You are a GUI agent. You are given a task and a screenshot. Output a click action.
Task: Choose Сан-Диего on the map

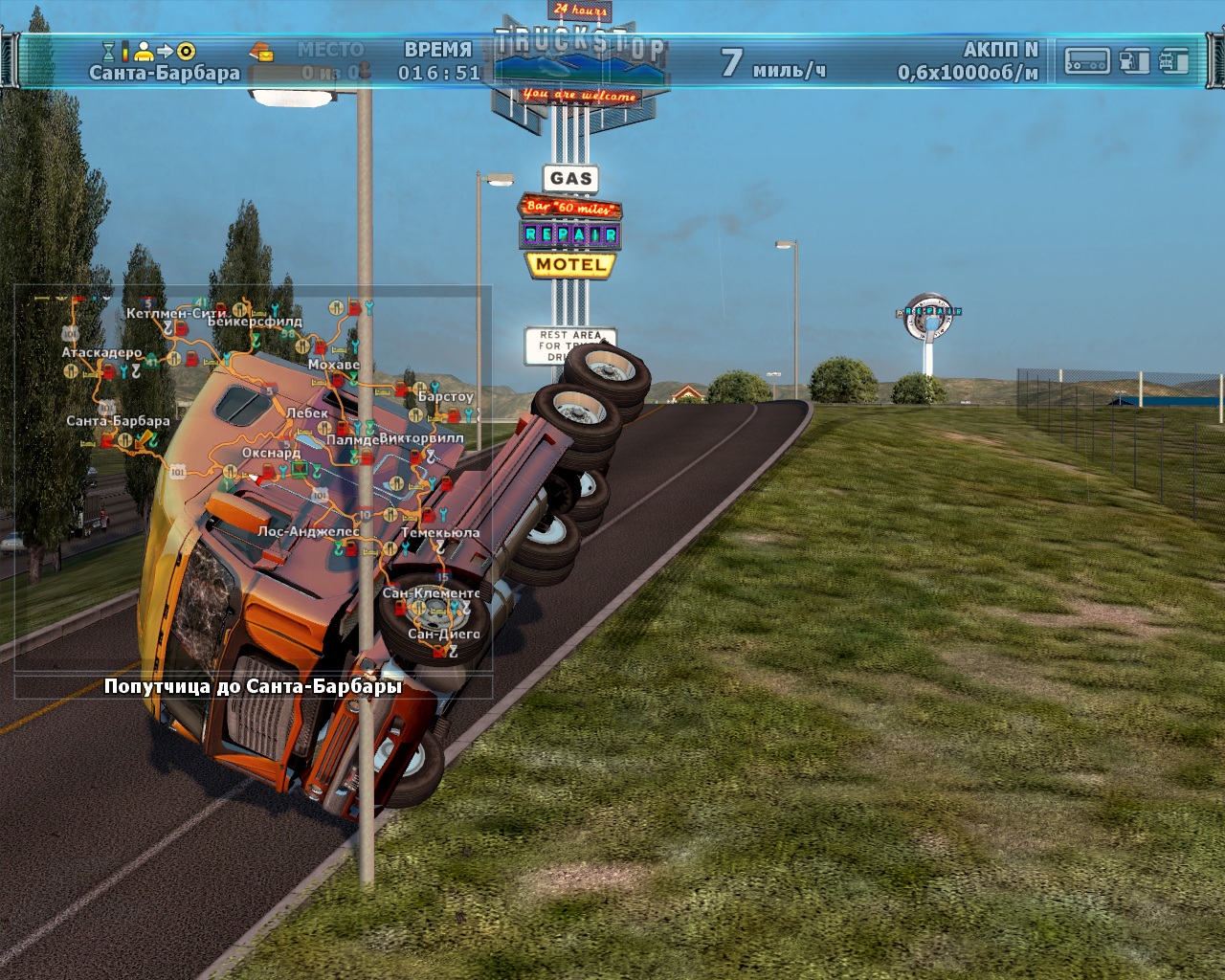[443, 634]
